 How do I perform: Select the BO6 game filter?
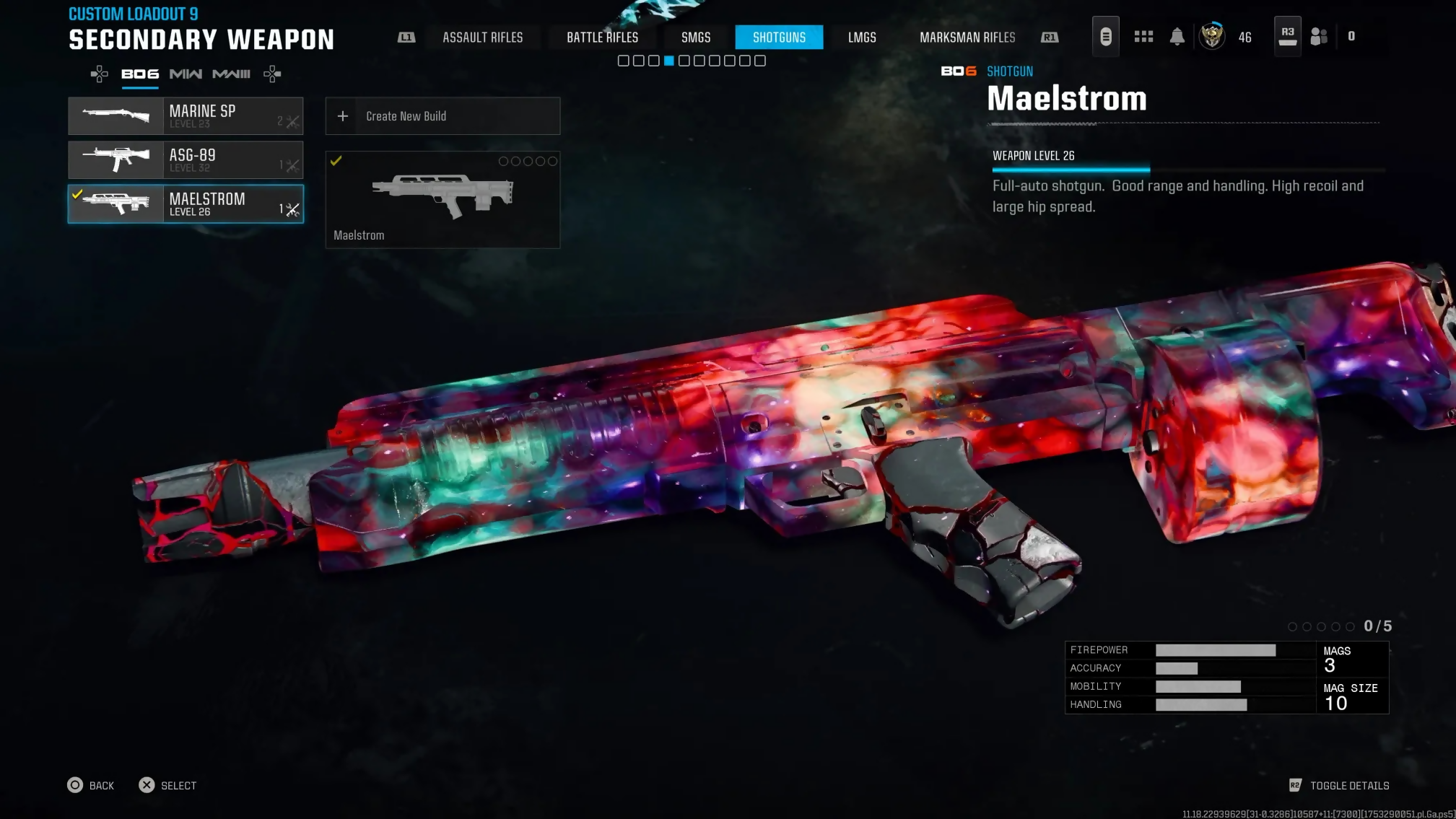coord(140,74)
